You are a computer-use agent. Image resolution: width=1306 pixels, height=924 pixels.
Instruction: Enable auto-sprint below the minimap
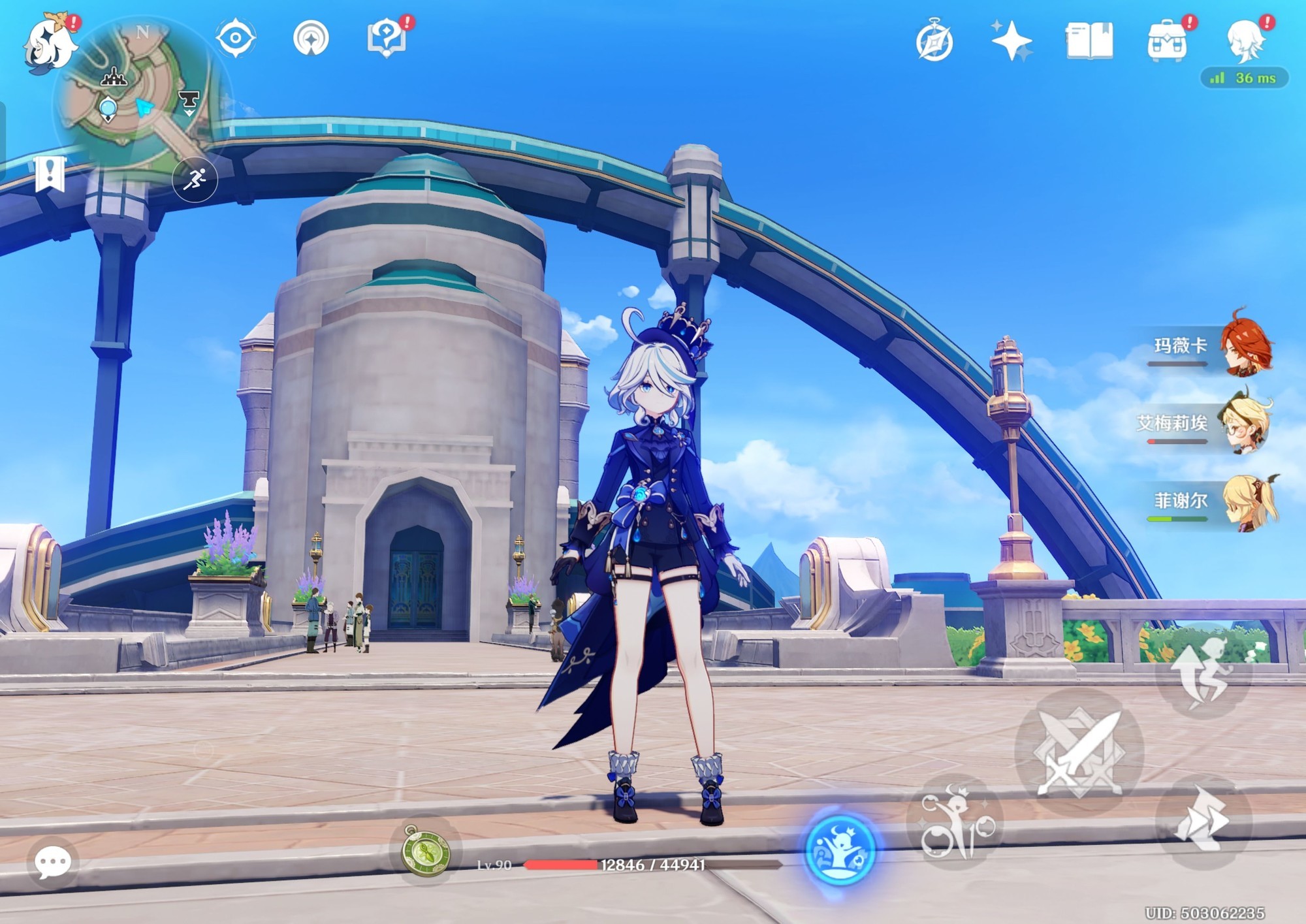(x=198, y=180)
